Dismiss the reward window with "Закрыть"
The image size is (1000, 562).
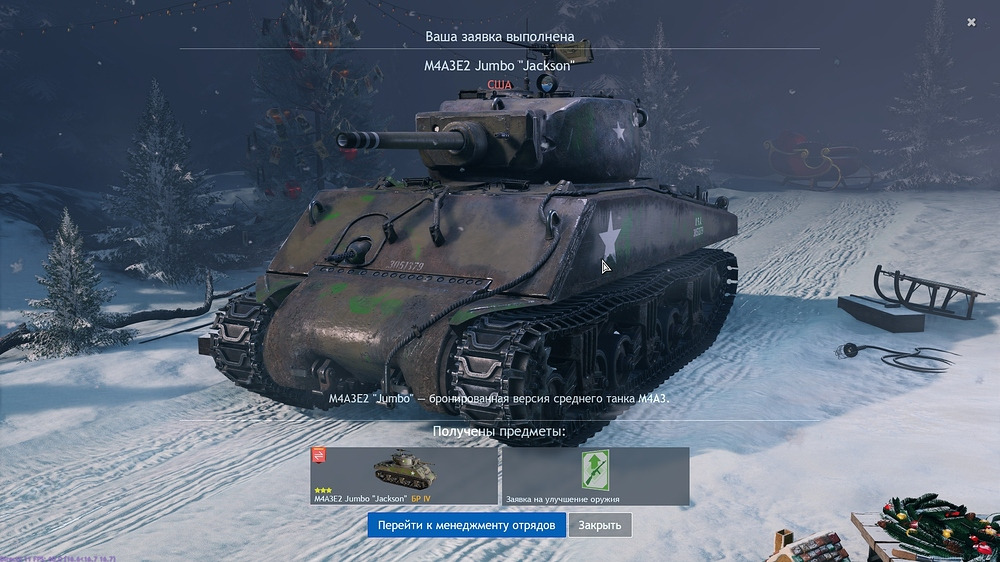[x=600, y=525]
